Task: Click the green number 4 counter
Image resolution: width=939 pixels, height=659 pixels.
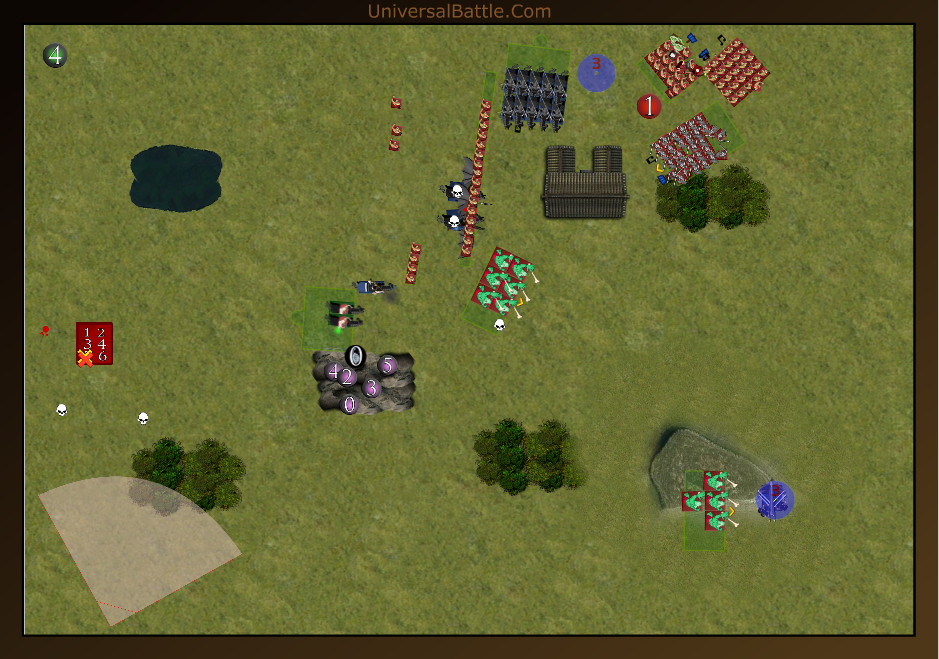Action: coord(55,56)
